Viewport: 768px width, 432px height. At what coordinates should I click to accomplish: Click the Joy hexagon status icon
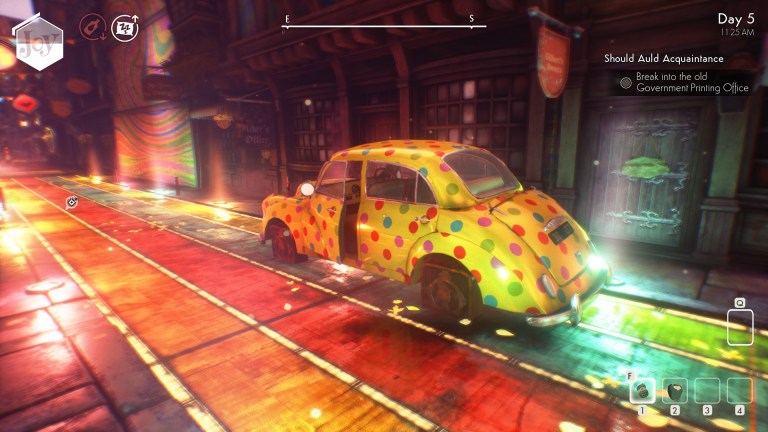coord(39,42)
